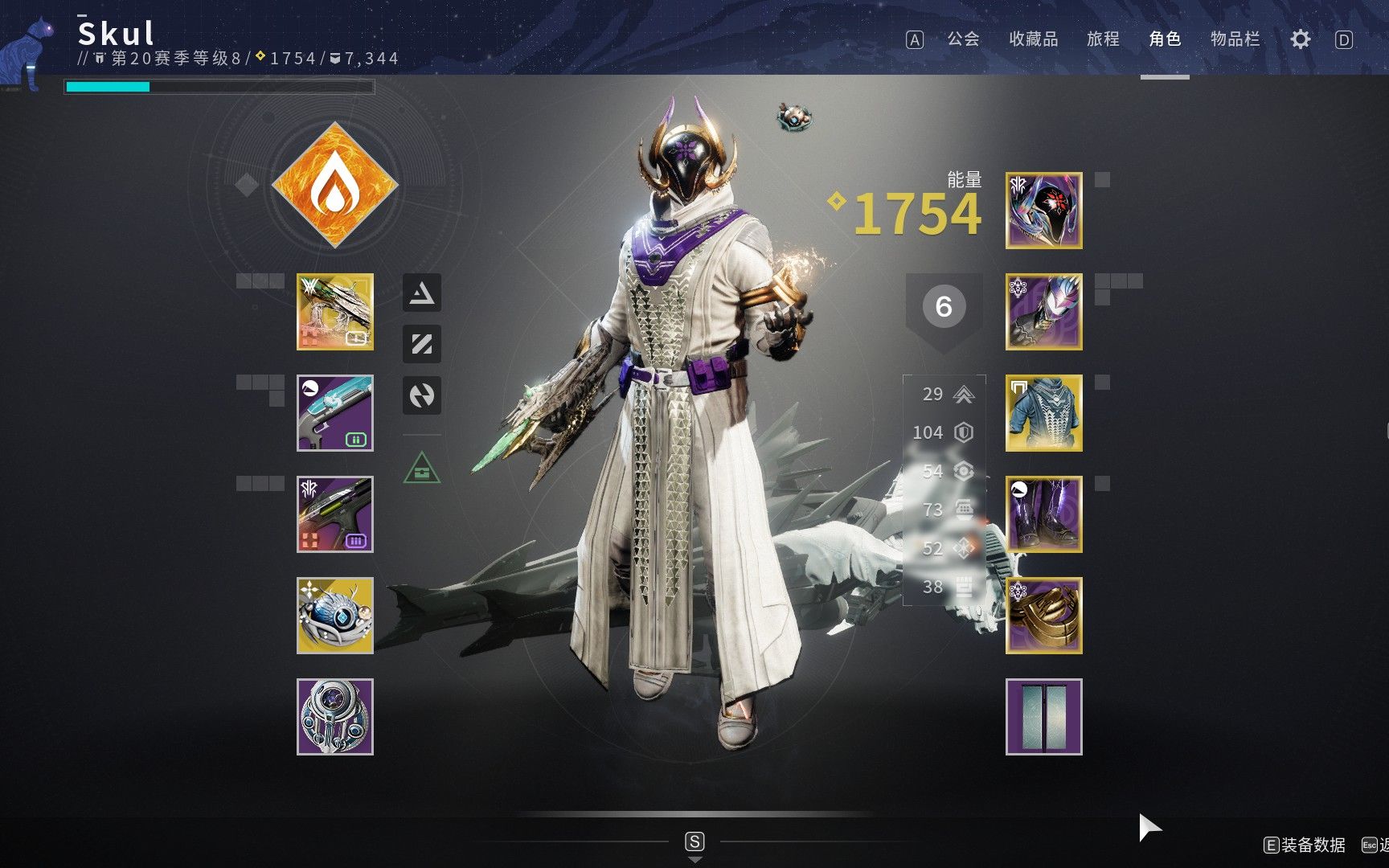The width and height of the screenshot is (1389, 868).
Task: Select the purple boots leg armor slot
Action: (1043, 514)
